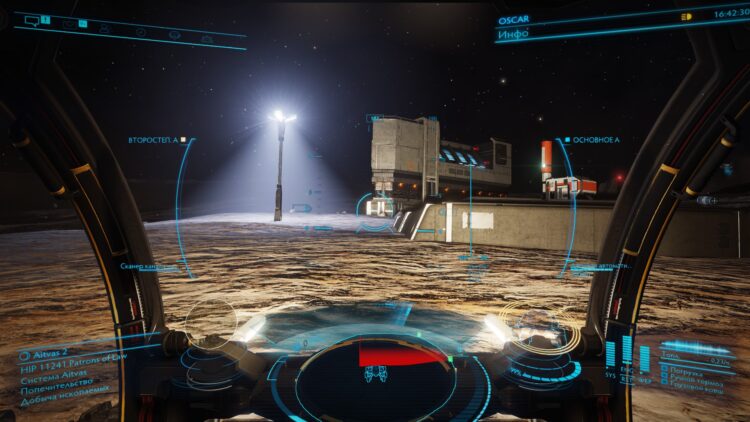
Task: Toggle the yellow headlights indicator
Action: [686, 17]
